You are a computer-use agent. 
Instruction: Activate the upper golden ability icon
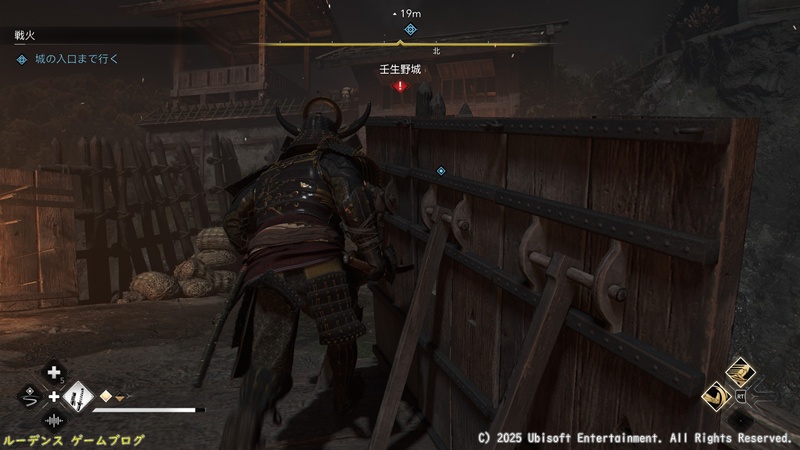click(x=741, y=372)
